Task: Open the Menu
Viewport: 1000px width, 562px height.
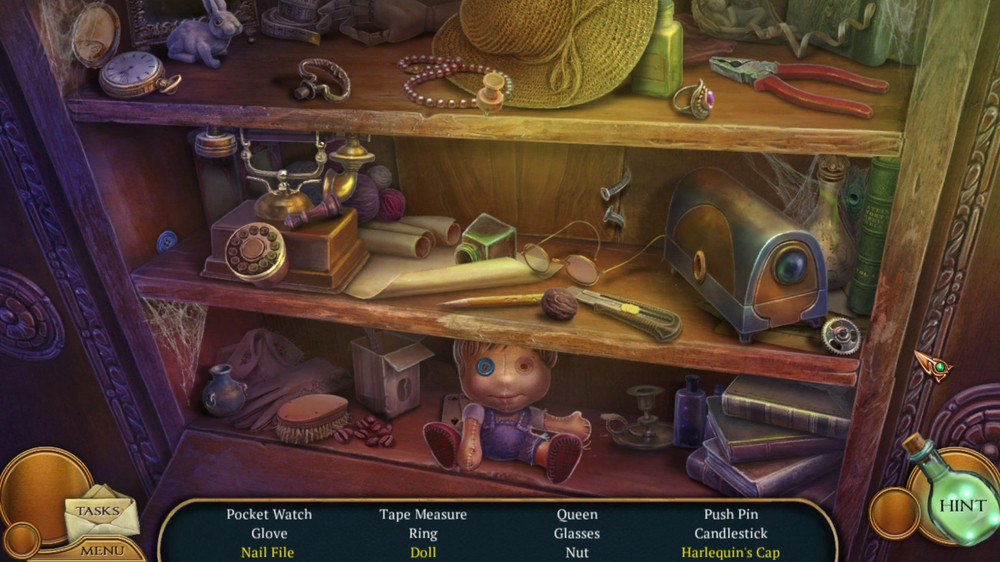Action: (102, 550)
